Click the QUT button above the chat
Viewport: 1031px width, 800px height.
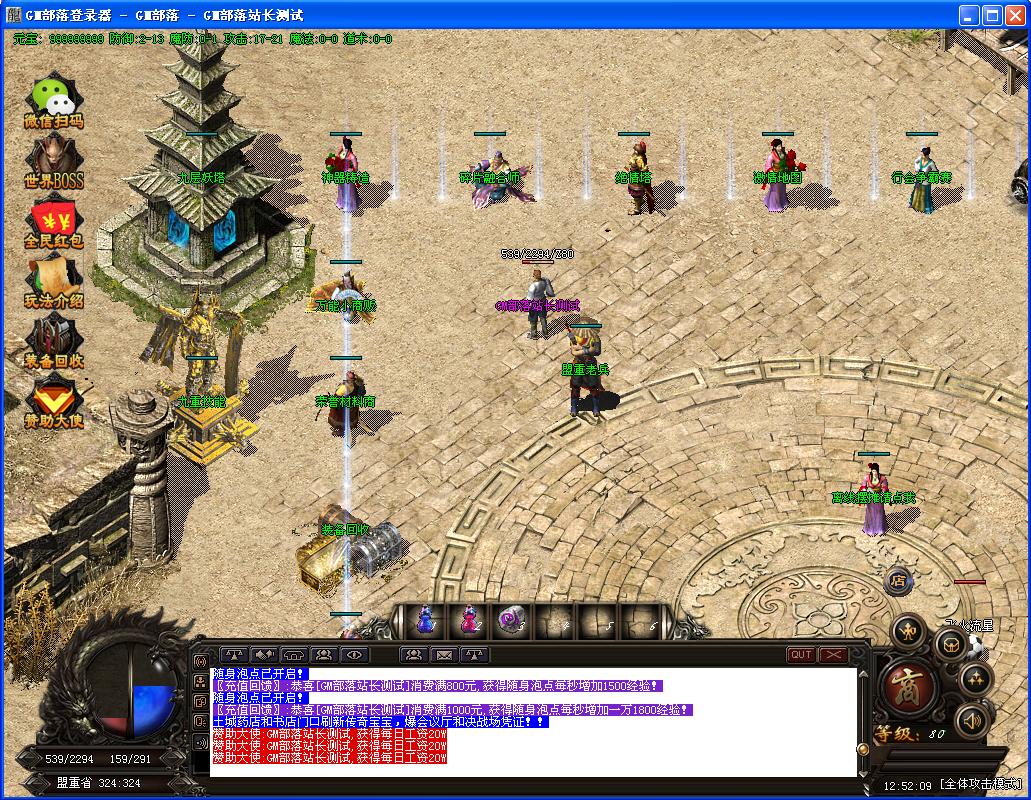pyautogui.click(x=801, y=655)
